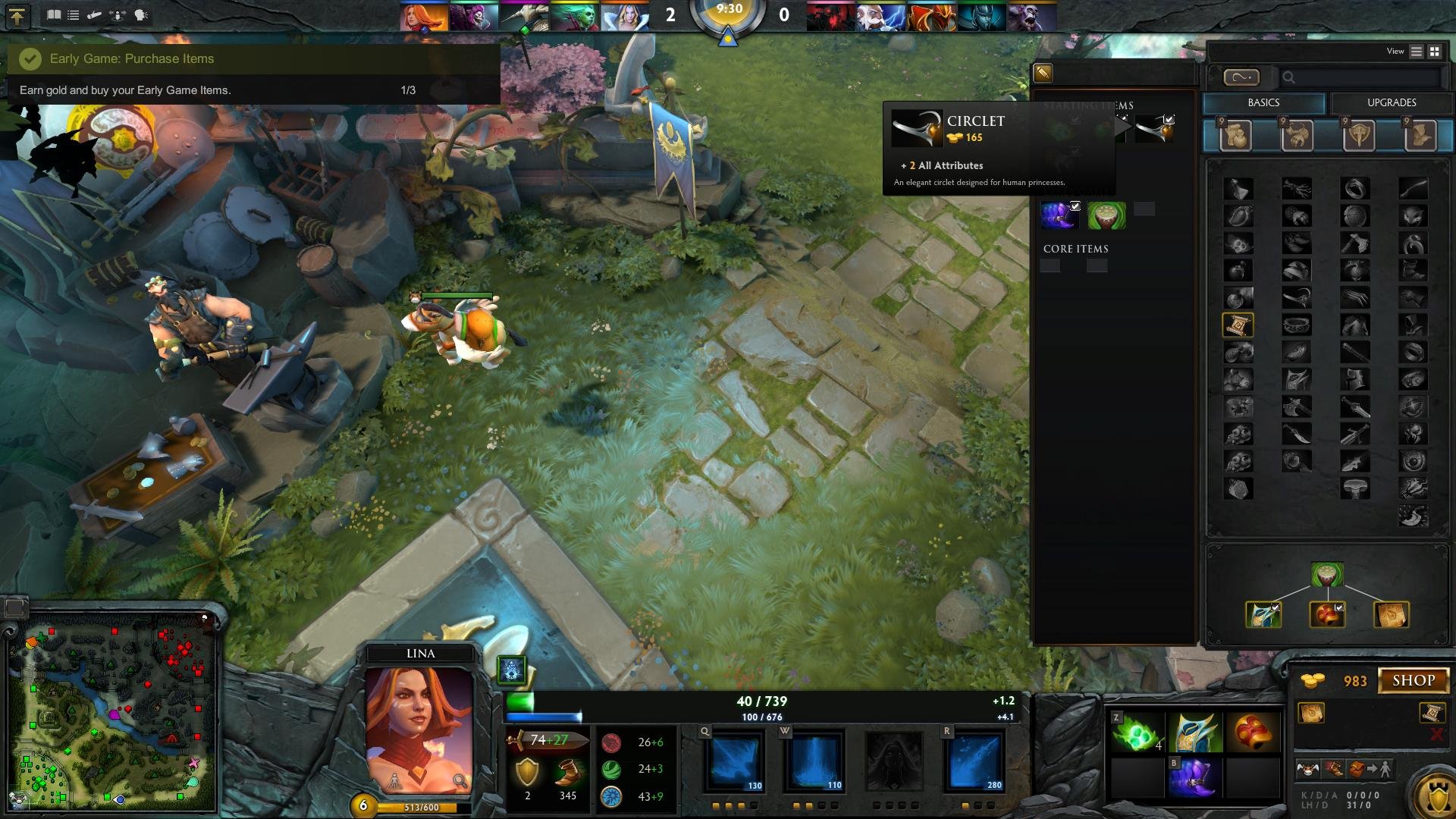Select the BASICS shop tab

pos(1264,103)
